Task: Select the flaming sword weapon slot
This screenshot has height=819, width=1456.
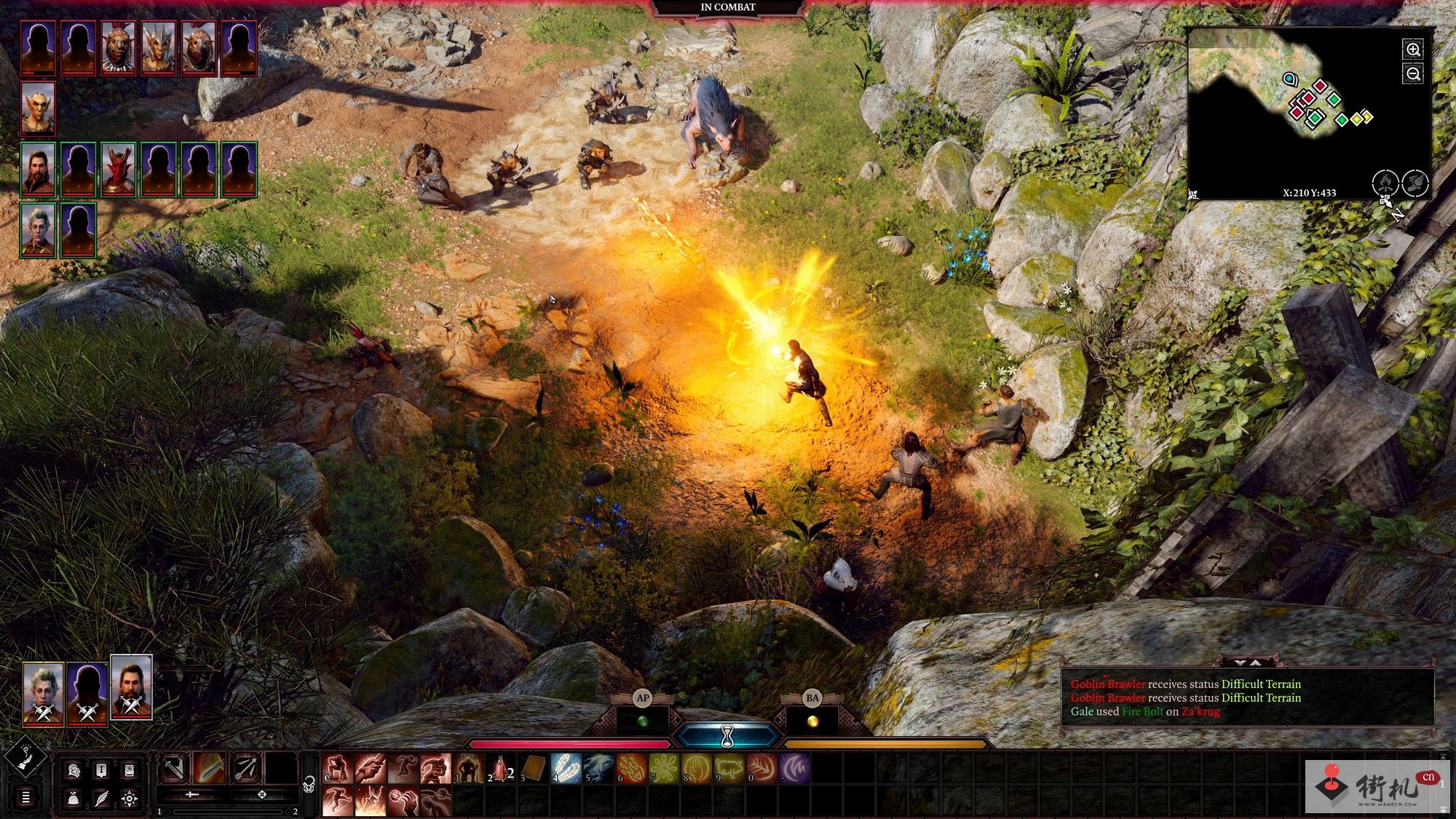Action: click(x=209, y=769)
